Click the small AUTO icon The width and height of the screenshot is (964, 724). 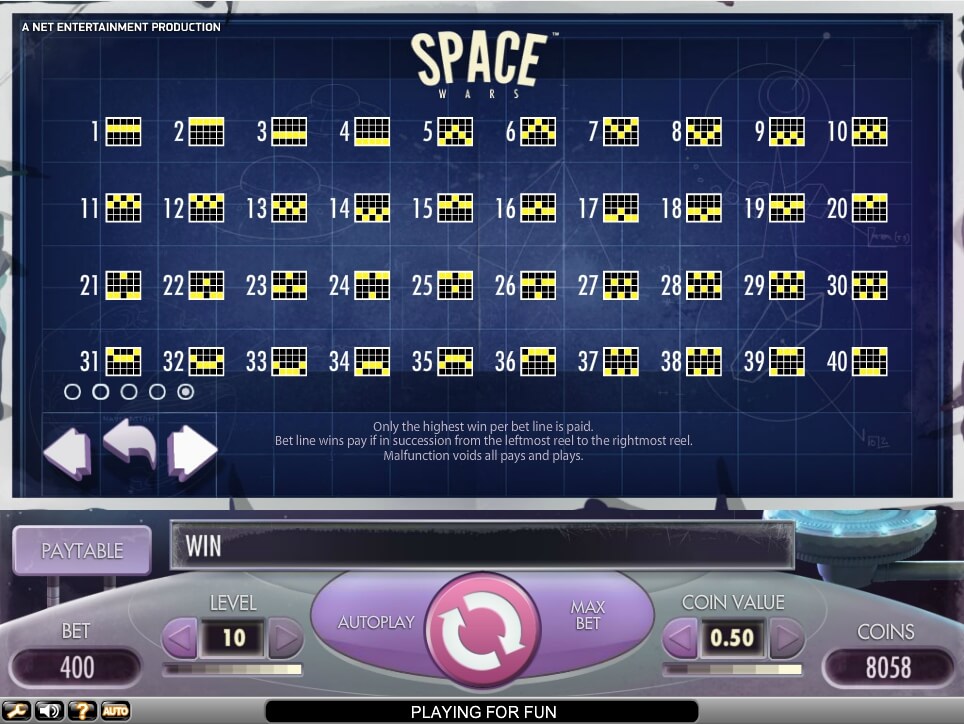[115, 711]
